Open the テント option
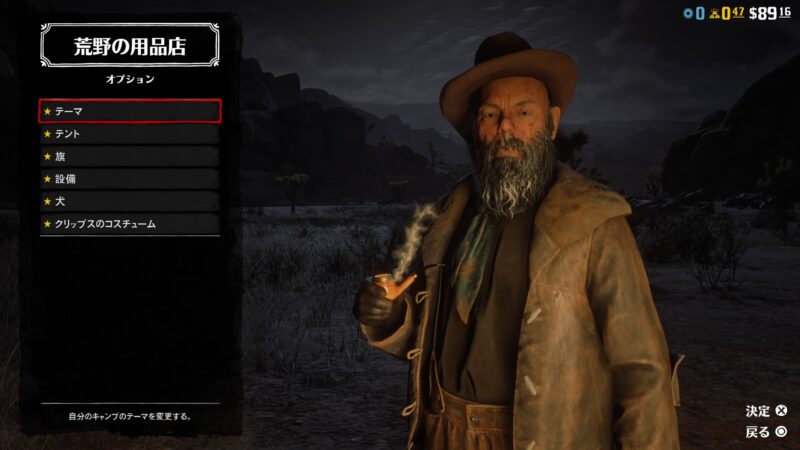The width and height of the screenshot is (800, 450). point(129,134)
